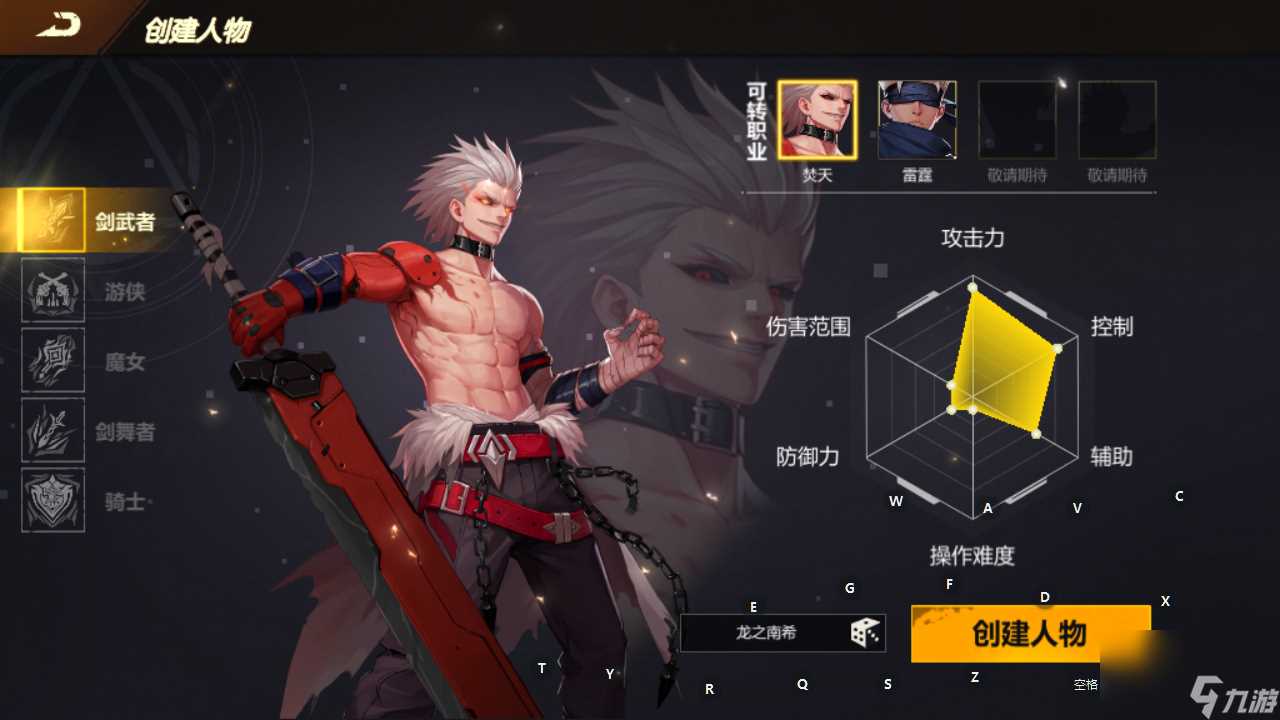Select the 雷霆 job portrait
This screenshot has height=720, width=1280.
point(916,119)
